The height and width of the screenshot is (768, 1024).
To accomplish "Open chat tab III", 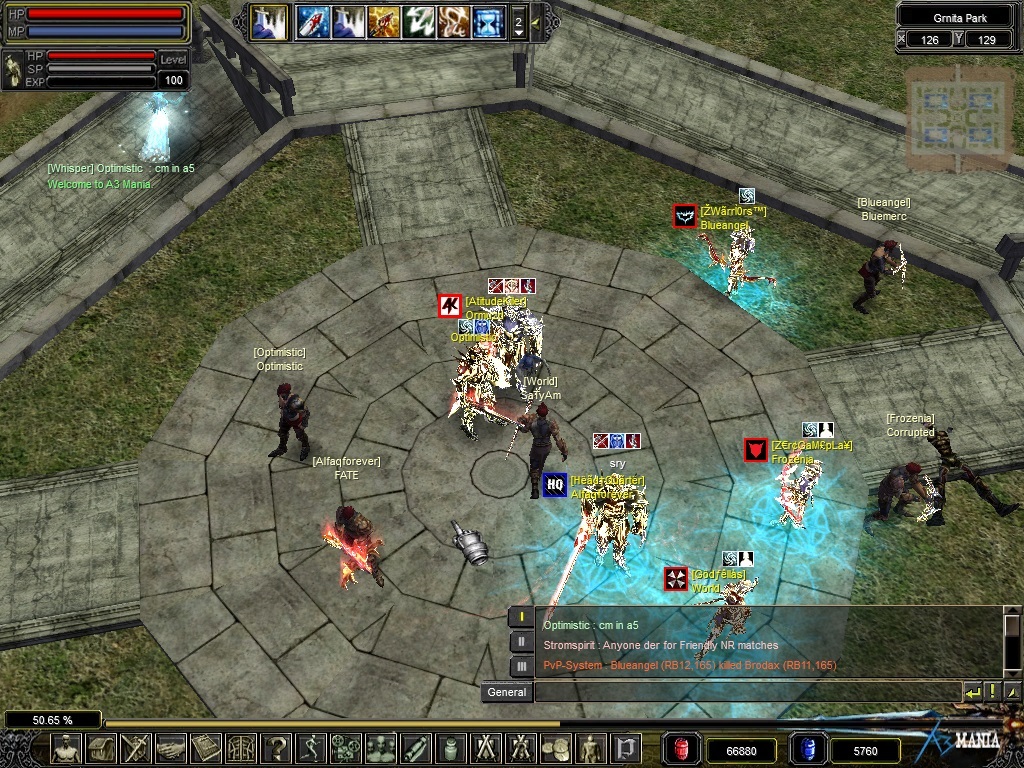I will [x=521, y=666].
